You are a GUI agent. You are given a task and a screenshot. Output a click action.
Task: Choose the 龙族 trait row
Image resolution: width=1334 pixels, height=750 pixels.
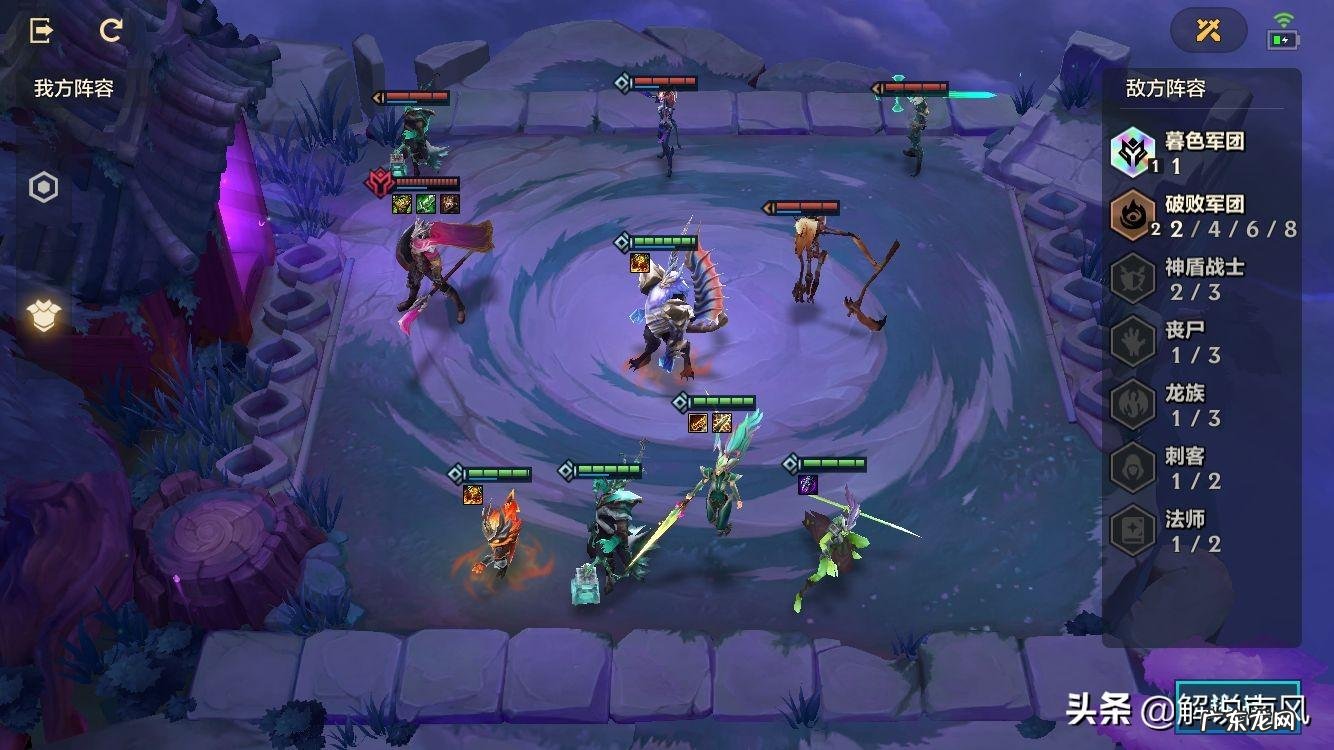click(x=1200, y=405)
